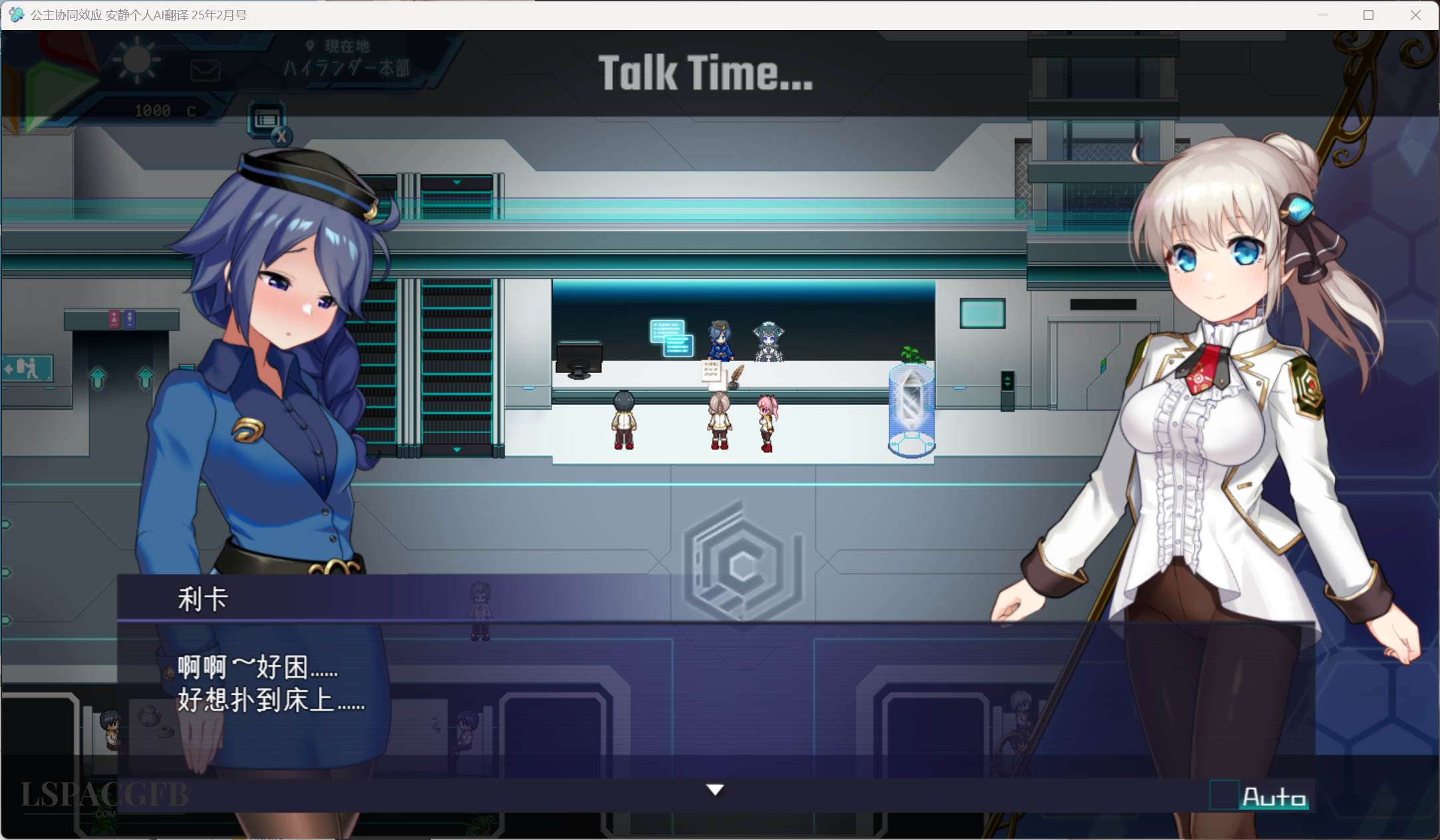The height and width of the screenshot is (840, 1440).
Task: Advance dialogue with the white down arrow
Action: click(715, 789)
